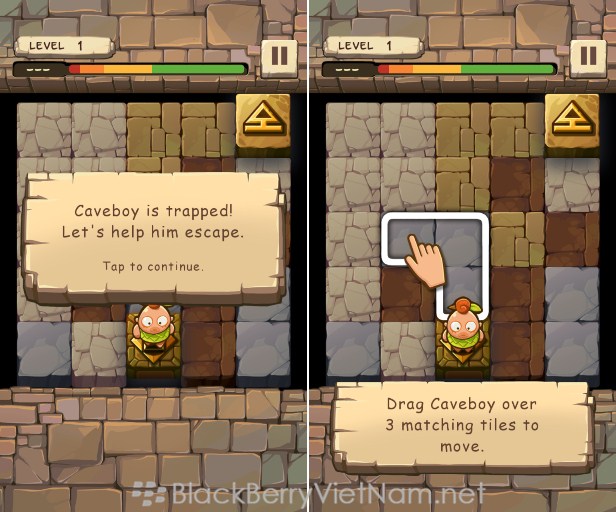Pause the game on the "Drag Caveboy" tutorial screen

(x=588, y=57)
